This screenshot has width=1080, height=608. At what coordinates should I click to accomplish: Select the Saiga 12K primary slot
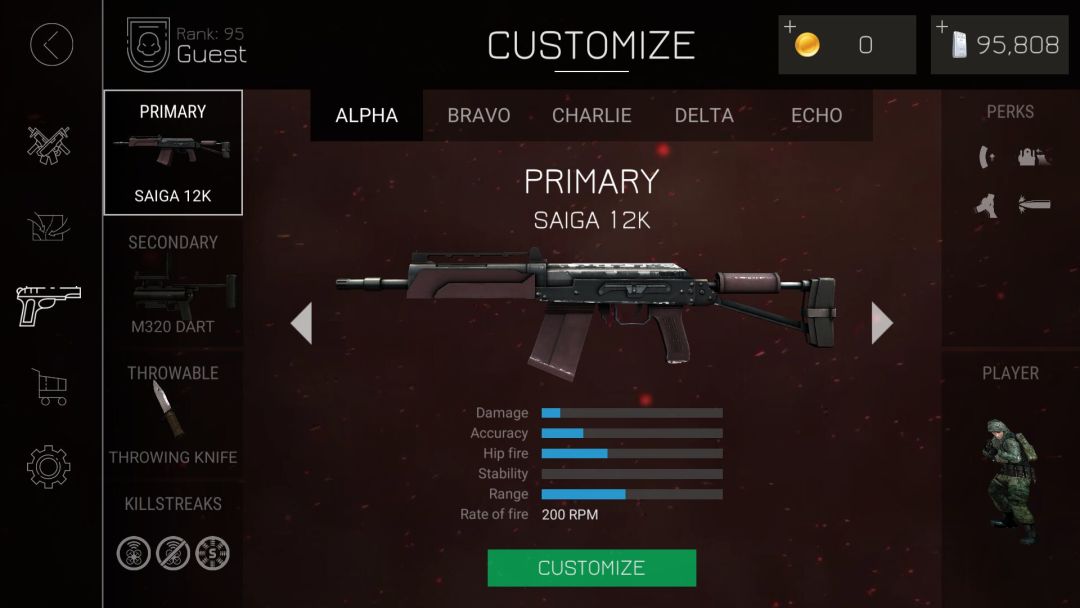tap(173, 153)
